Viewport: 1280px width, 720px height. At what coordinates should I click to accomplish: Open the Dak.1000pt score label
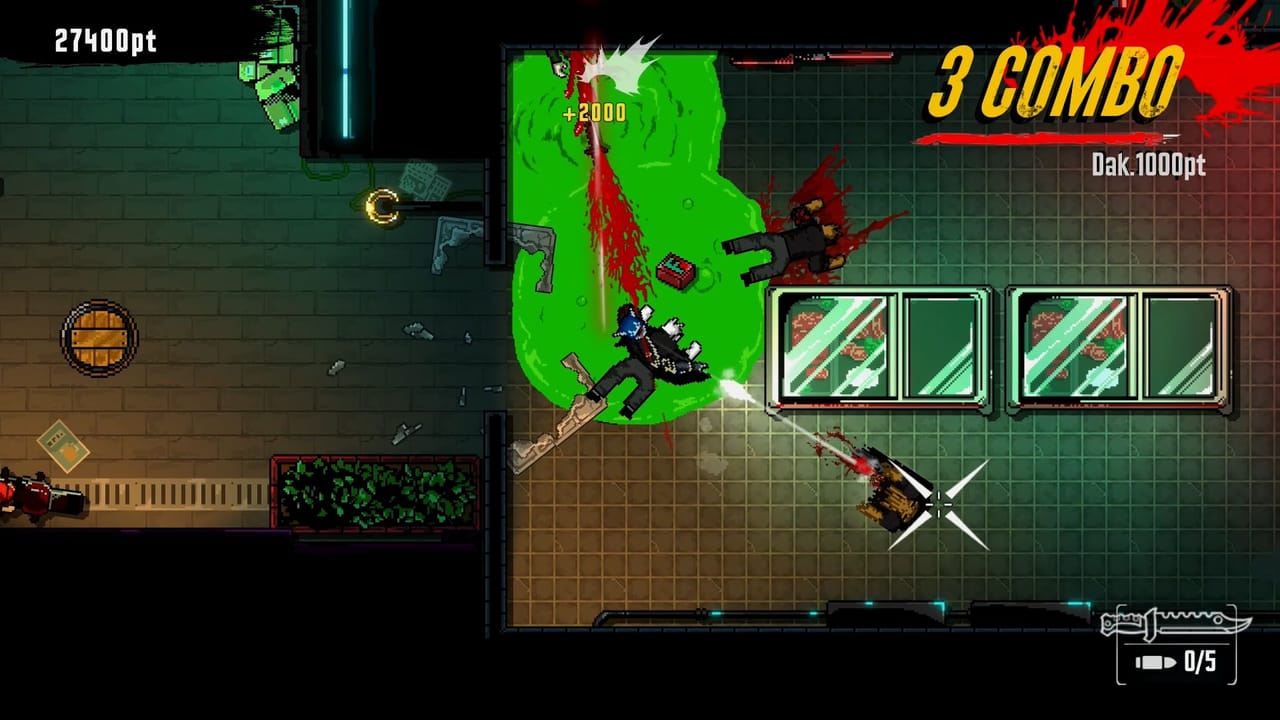1147,165
